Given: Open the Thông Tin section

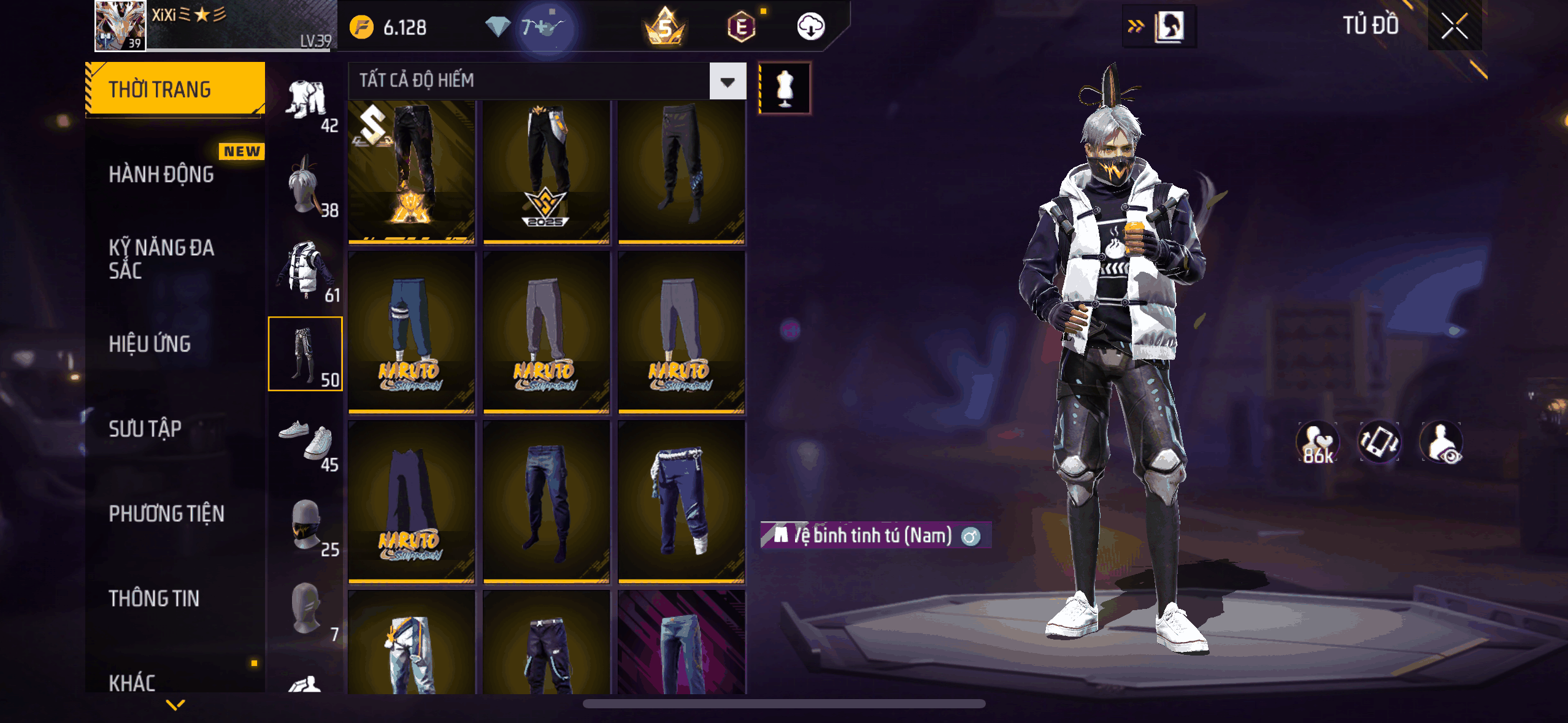Looking at the screenshot, I should click(154, 599).
